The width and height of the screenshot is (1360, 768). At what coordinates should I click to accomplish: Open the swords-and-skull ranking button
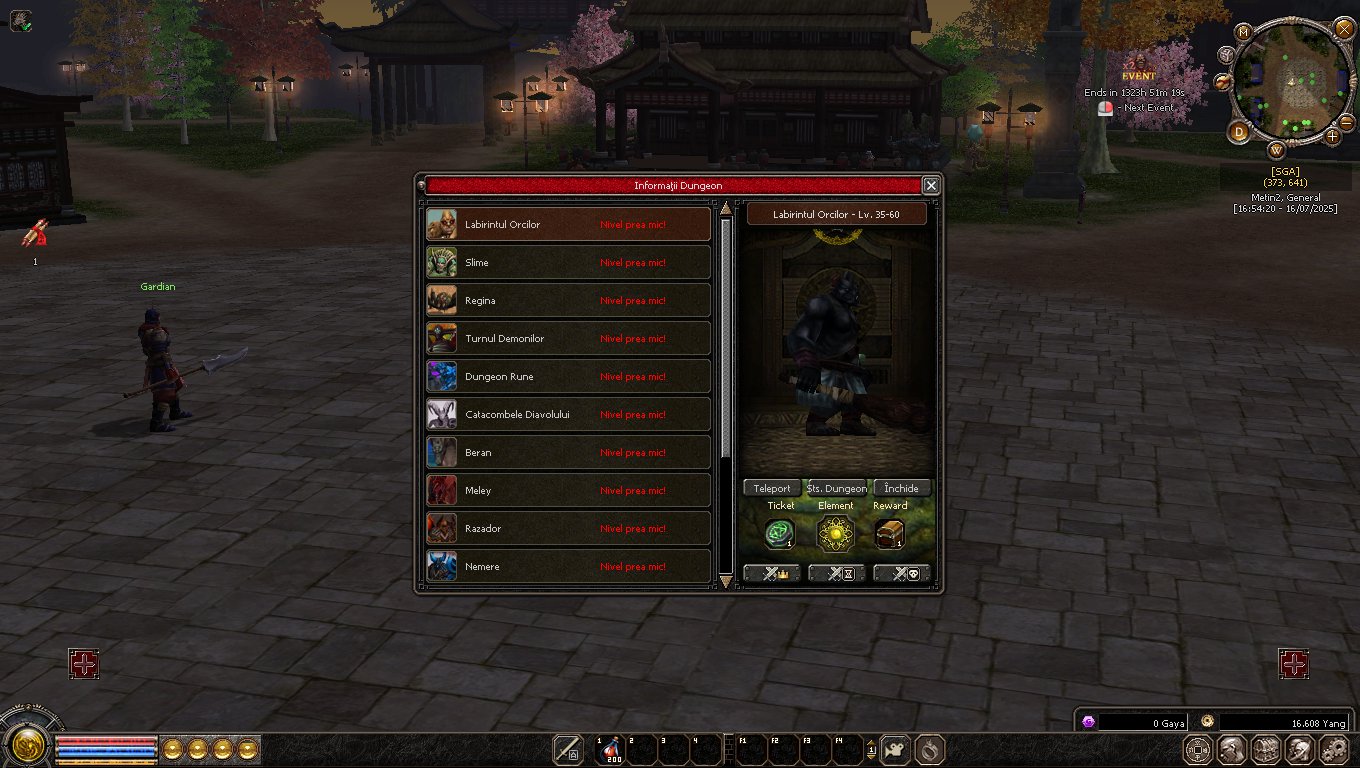902,573
